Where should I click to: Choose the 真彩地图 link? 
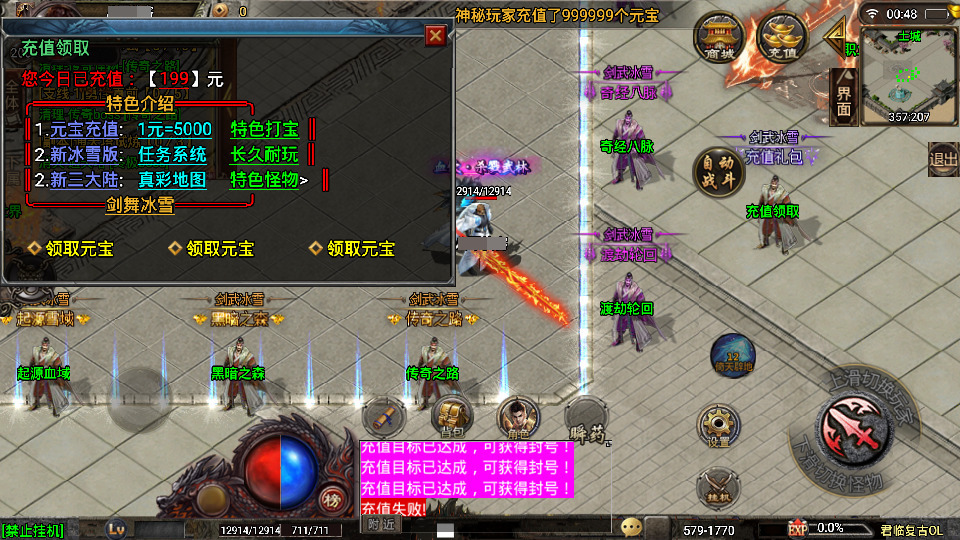[172, 181]
